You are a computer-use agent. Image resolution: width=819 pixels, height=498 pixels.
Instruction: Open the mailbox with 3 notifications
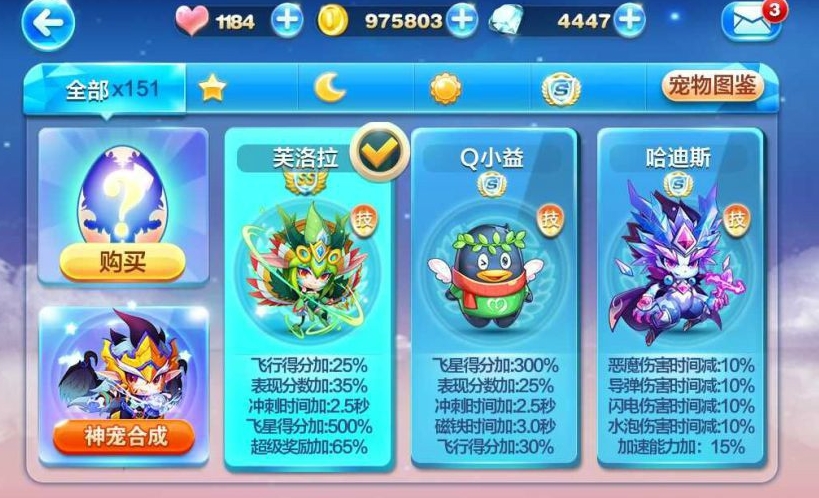click(x=751, y=23)
